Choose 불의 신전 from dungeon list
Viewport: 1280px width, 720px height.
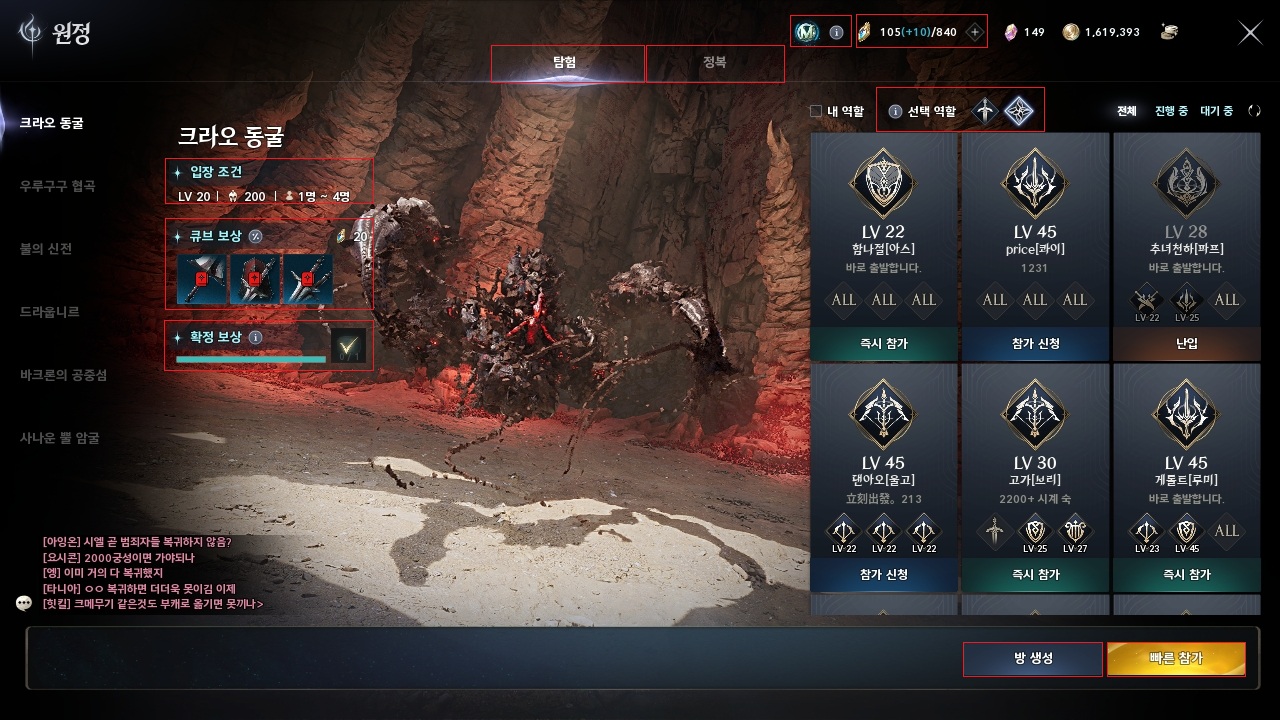pyautogui.click(x=46, y=249)
